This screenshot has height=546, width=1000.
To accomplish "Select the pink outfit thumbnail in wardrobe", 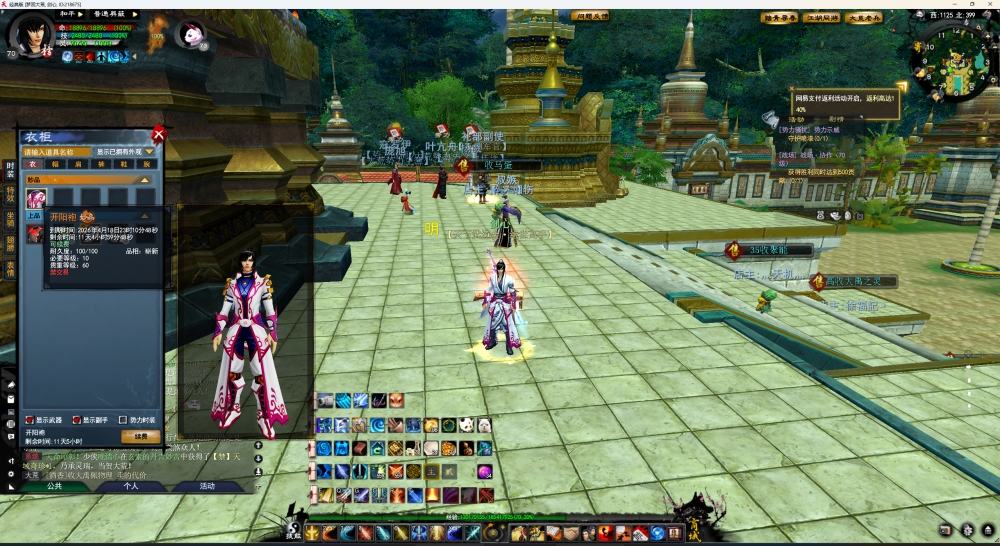I will pyautogui.click(x=35, y=198).
